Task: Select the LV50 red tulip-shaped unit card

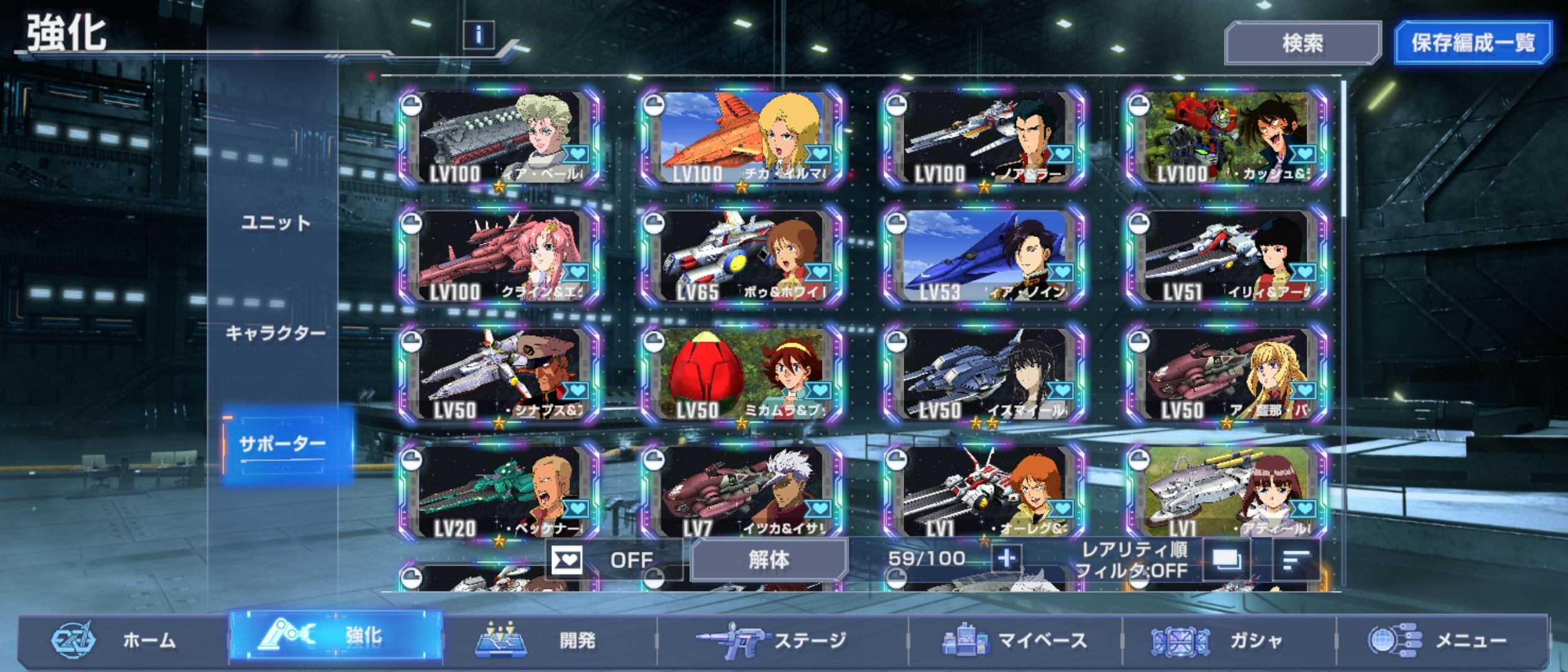Action: pos(742,375)
